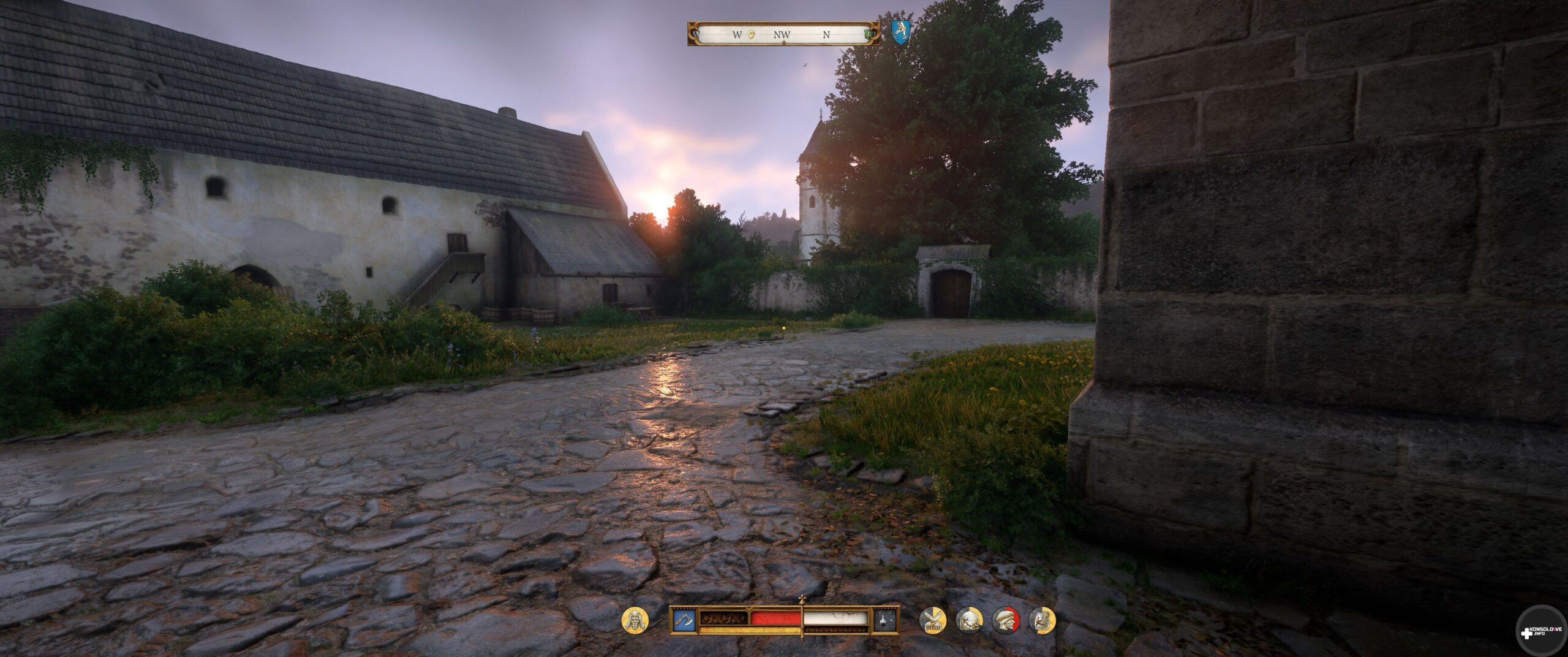Click the helmet status icon

(969, 620)
